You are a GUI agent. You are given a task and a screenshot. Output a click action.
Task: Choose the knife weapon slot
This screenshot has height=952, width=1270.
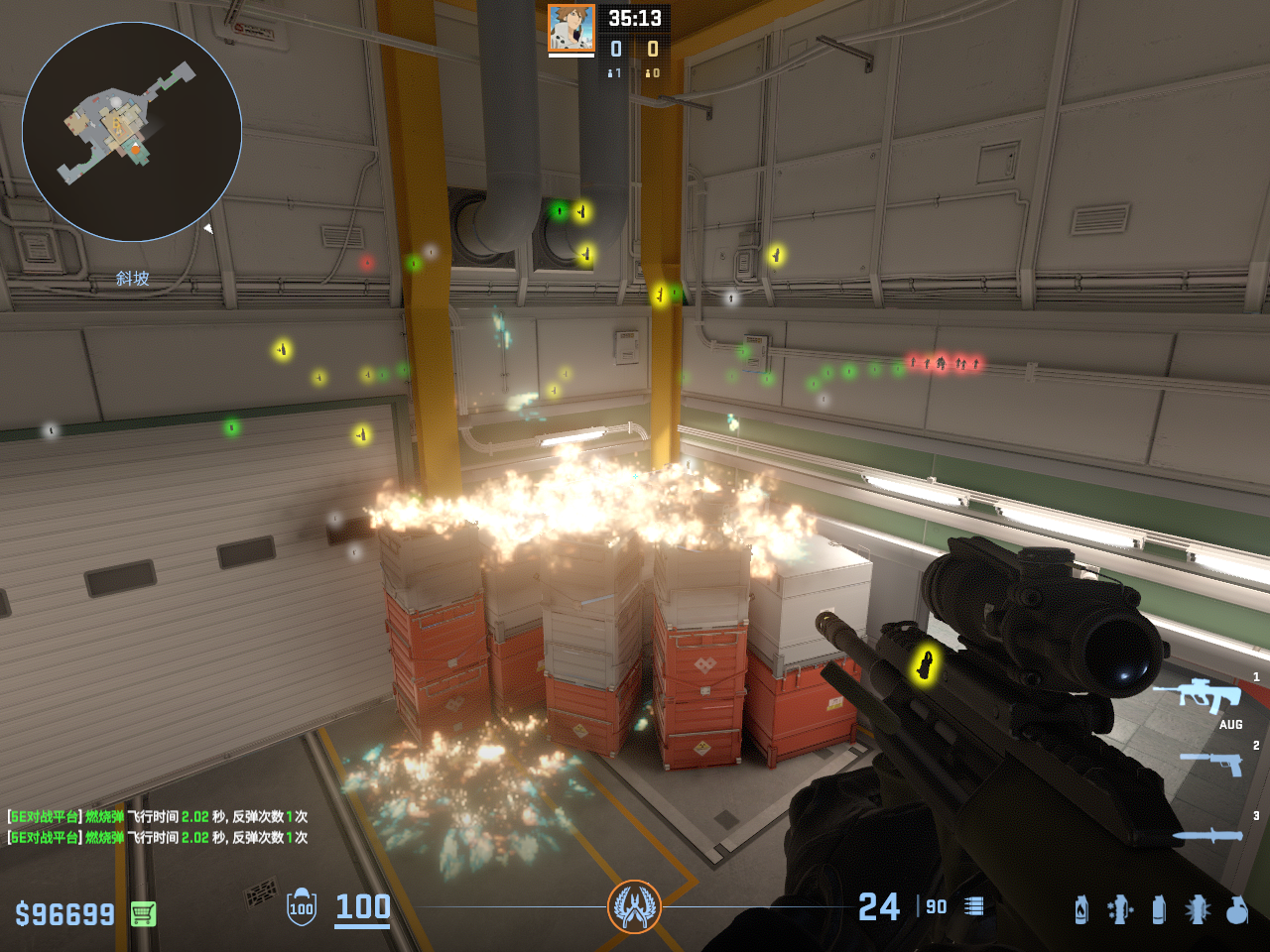(1207, 836)
